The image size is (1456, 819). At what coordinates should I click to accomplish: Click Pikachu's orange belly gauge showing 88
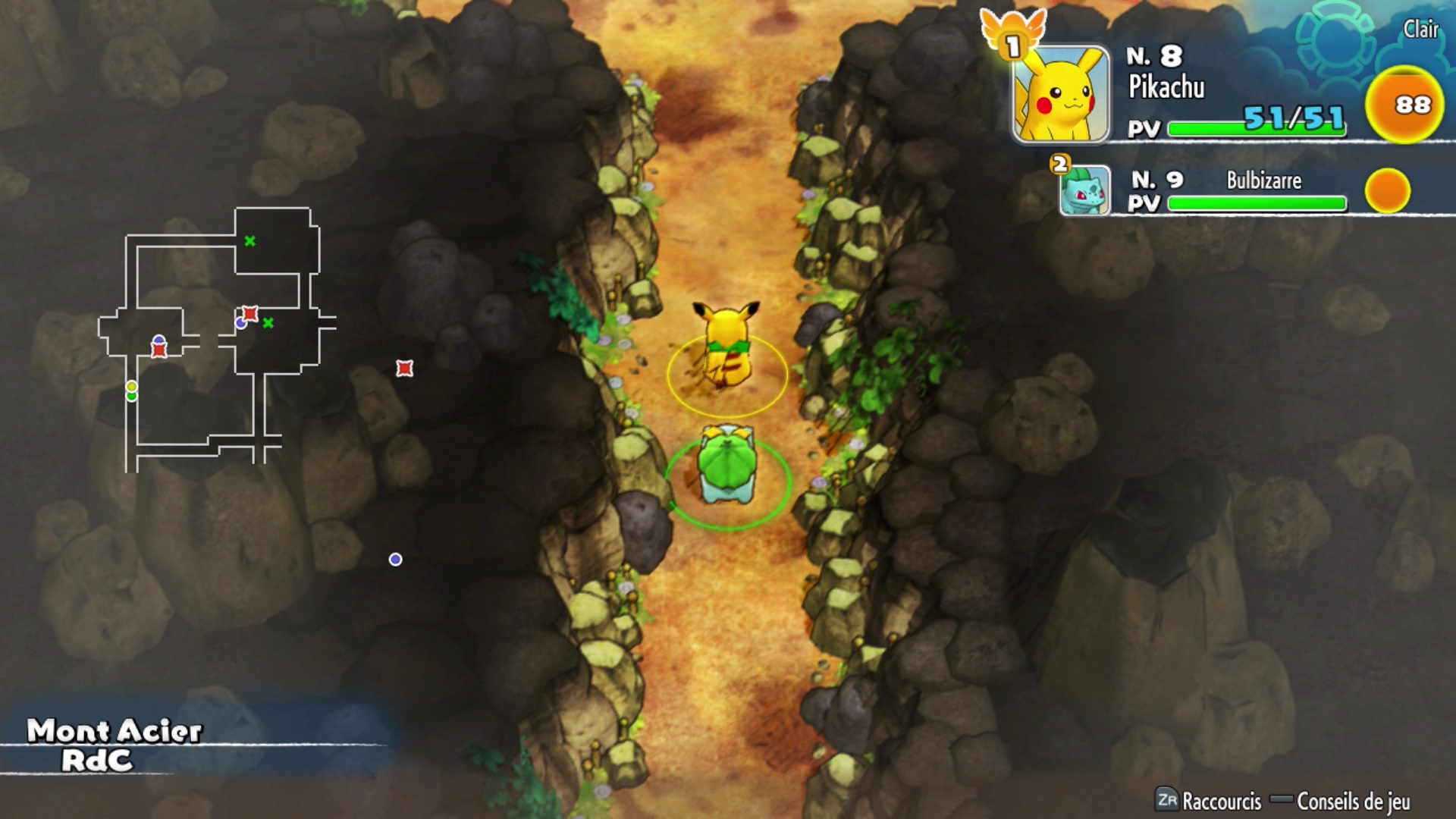[1404, 105]
